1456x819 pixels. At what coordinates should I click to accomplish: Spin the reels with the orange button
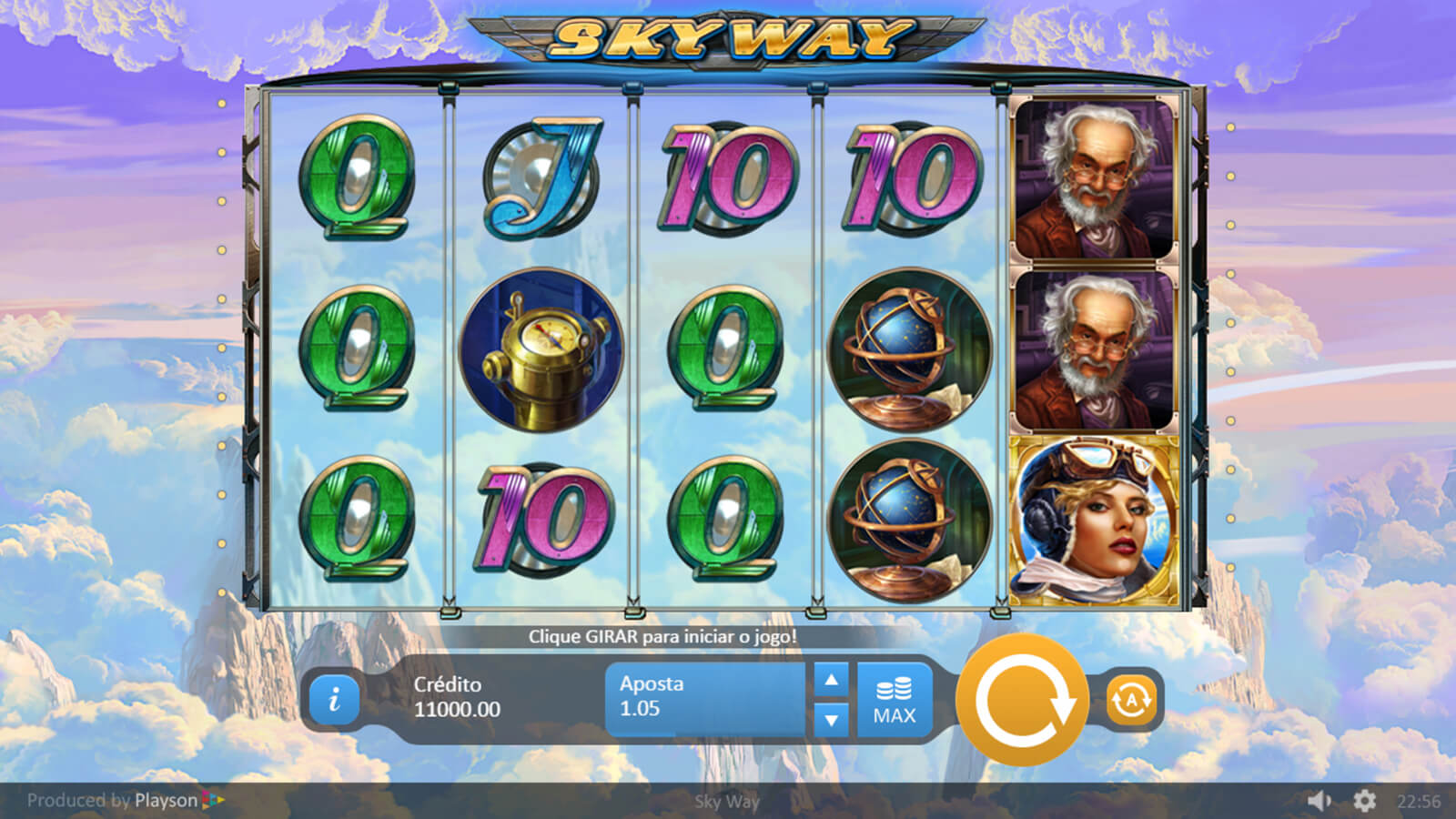tap(1023, 700)
